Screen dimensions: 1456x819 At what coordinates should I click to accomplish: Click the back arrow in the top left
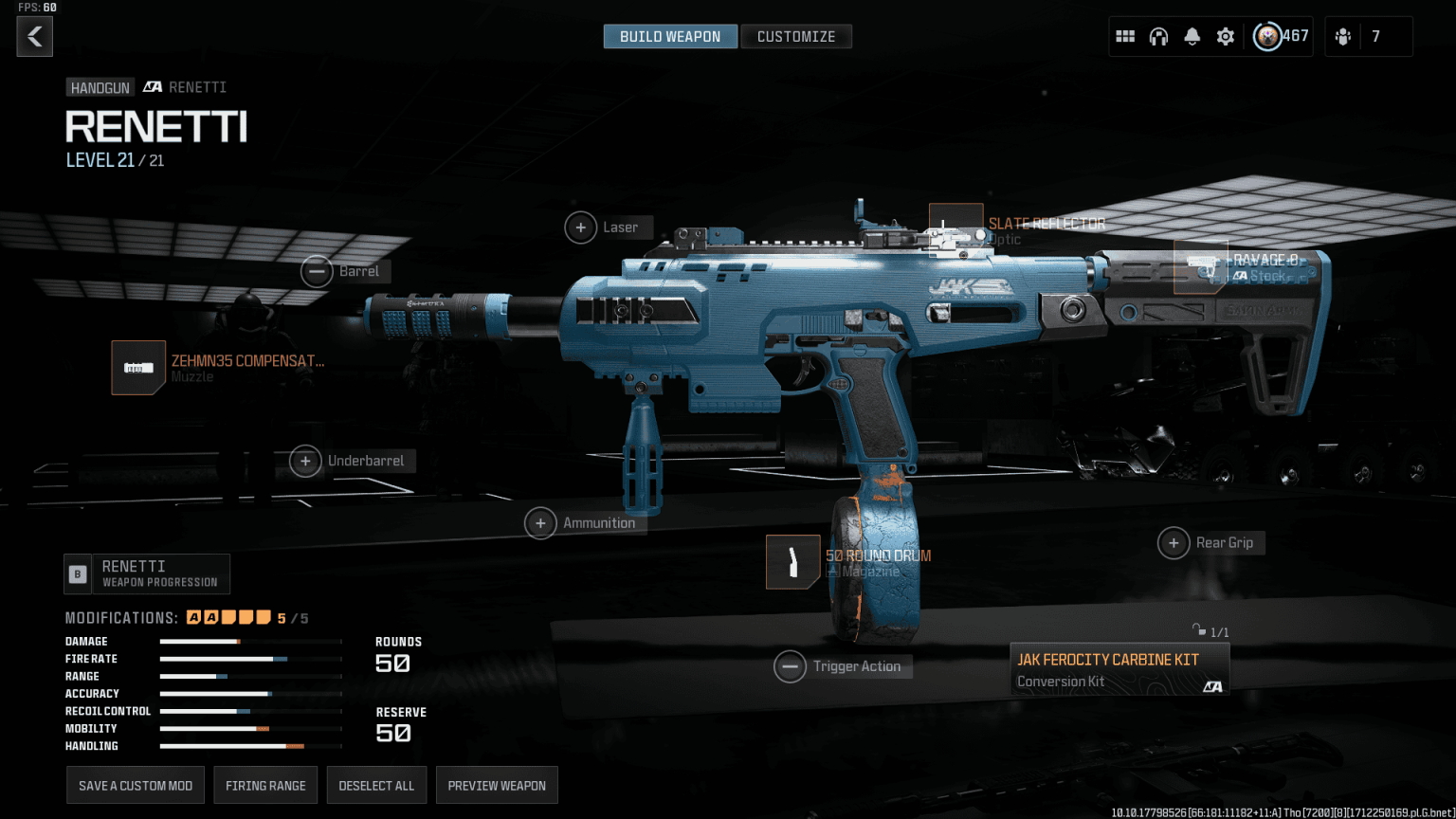(34, 36)
